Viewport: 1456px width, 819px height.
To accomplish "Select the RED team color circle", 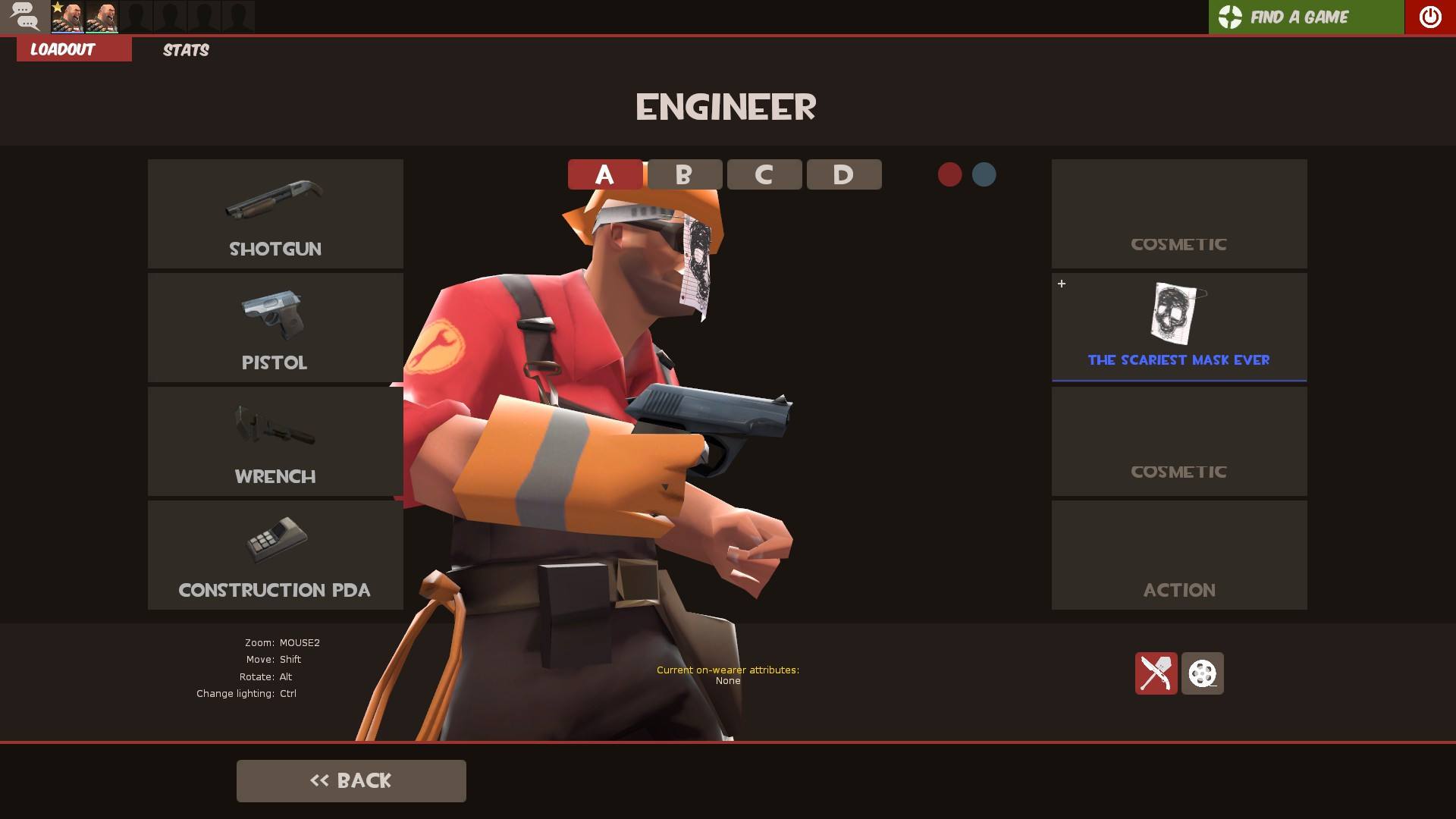I will click(x=950, y=174).
